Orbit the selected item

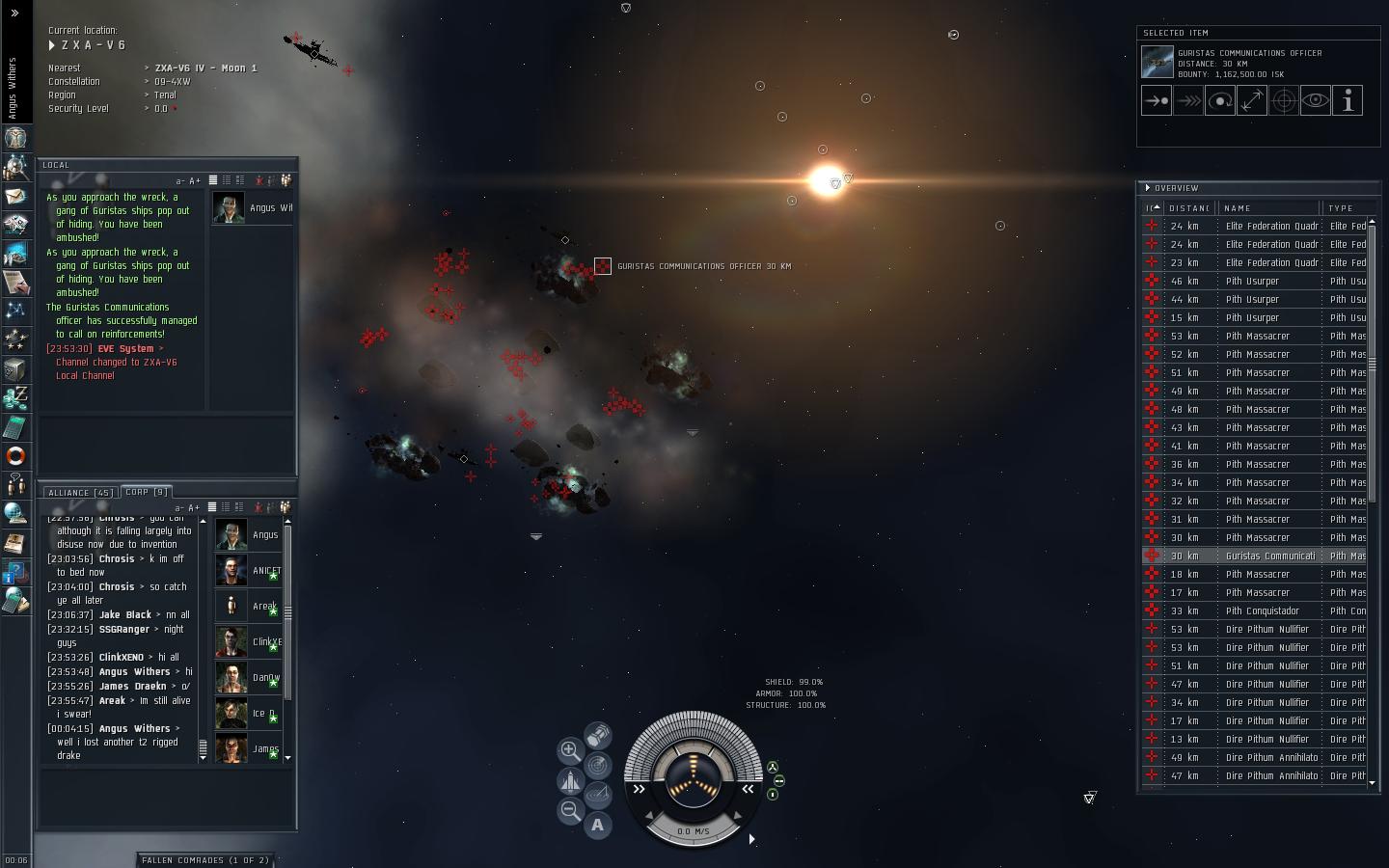click(x=1220, y=100)
